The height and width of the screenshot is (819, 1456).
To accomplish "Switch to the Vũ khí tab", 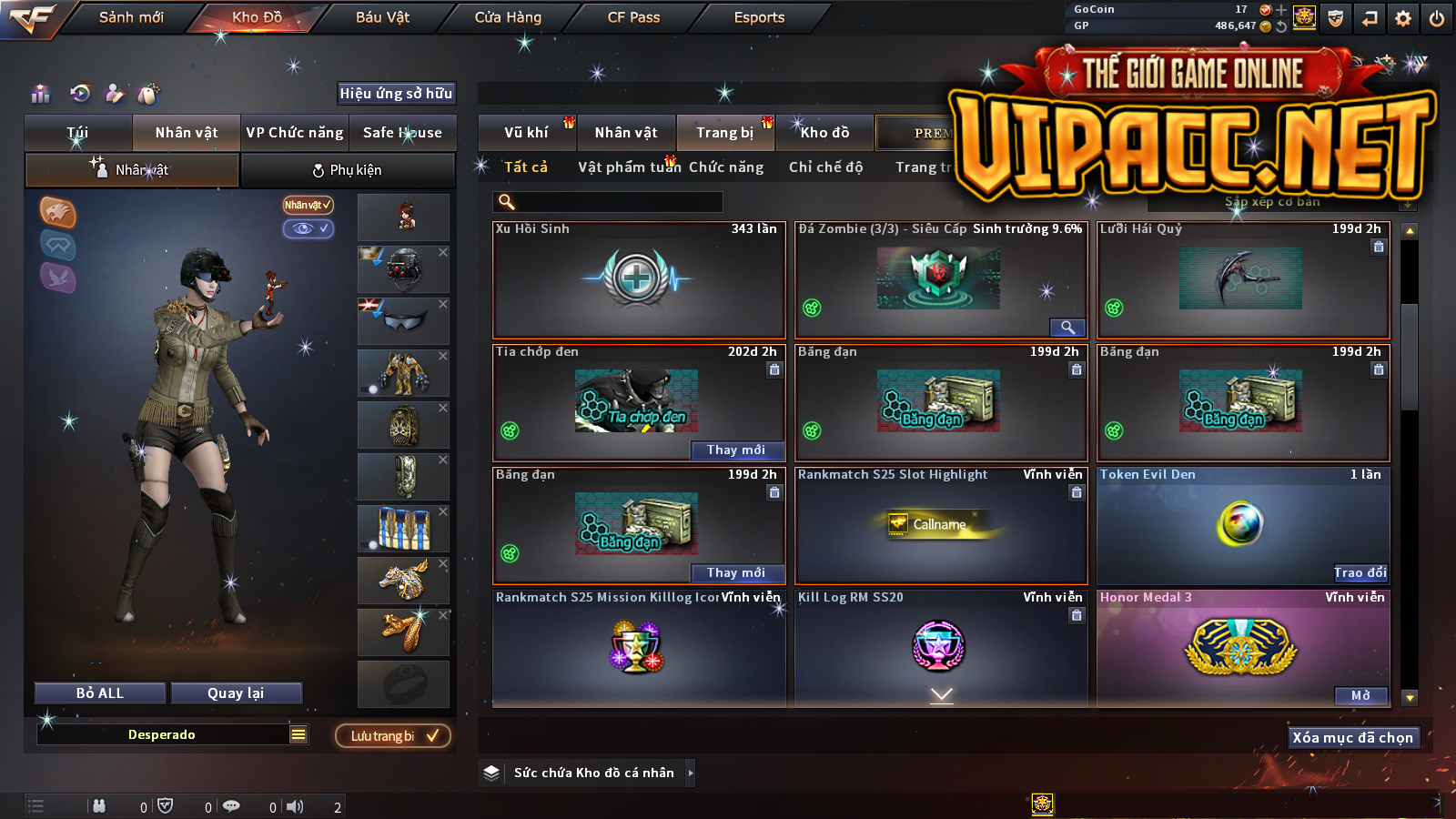I will point(526,133).
